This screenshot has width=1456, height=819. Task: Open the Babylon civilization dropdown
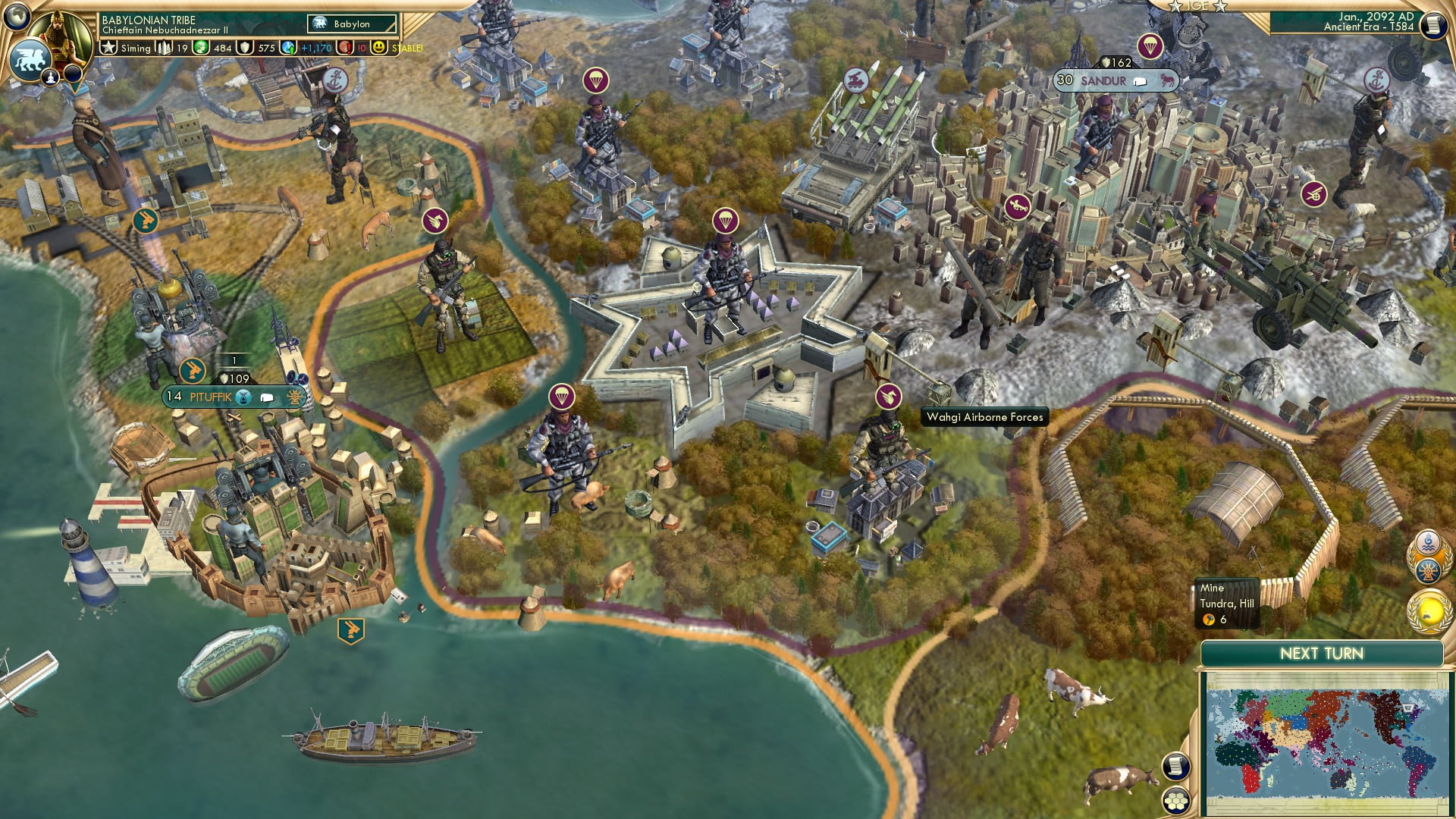pos(353,24)
